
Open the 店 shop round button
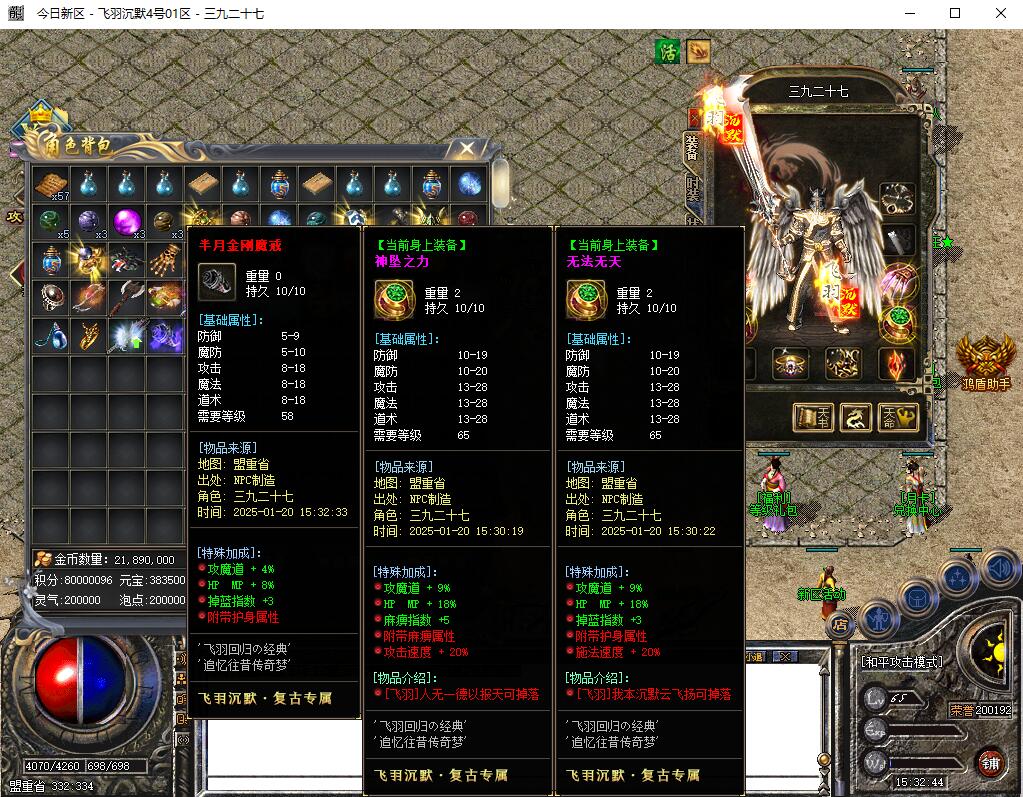[x=838, y=624]
